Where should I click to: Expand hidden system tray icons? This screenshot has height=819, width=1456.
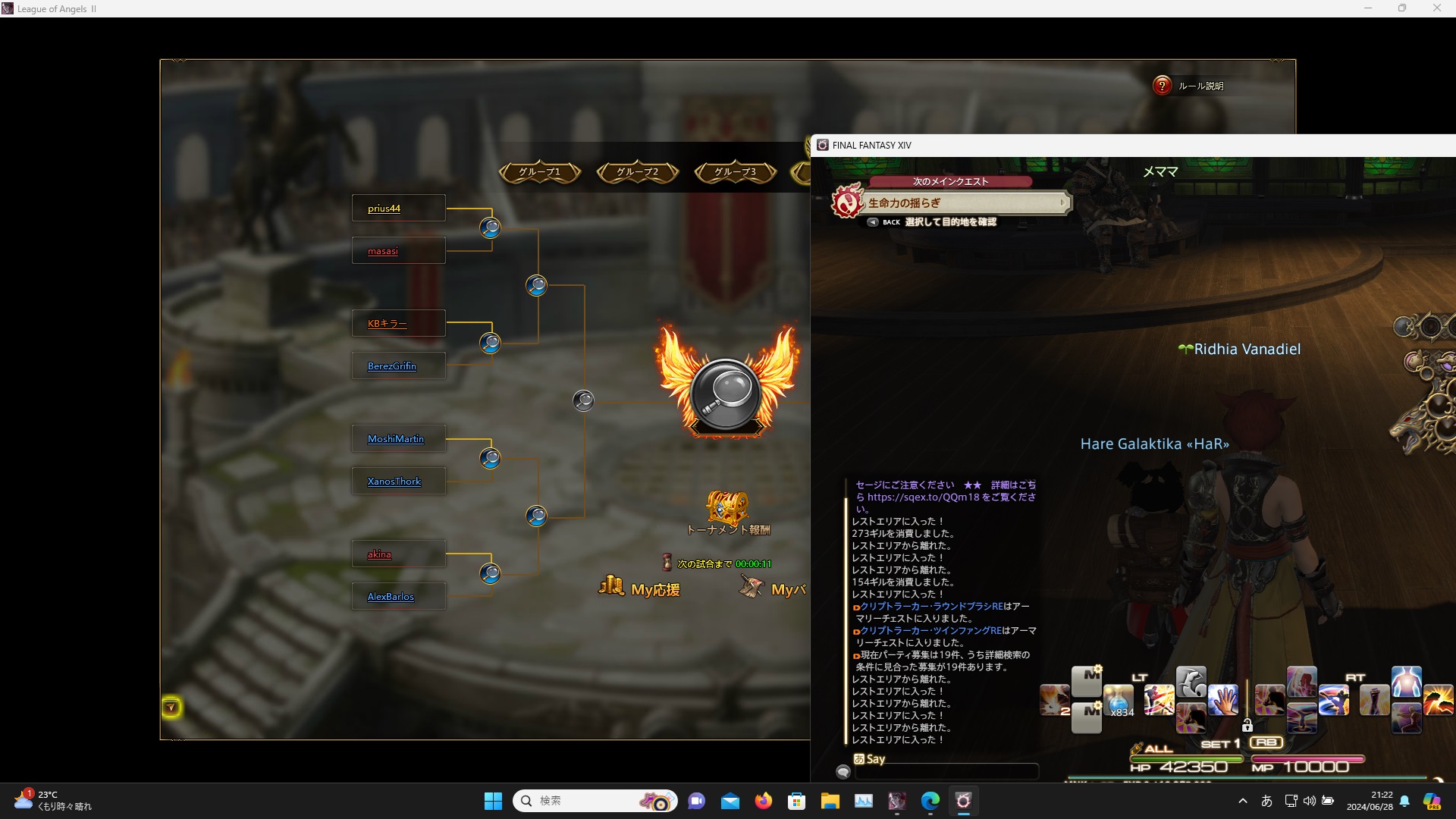[x=1243, y=801]
